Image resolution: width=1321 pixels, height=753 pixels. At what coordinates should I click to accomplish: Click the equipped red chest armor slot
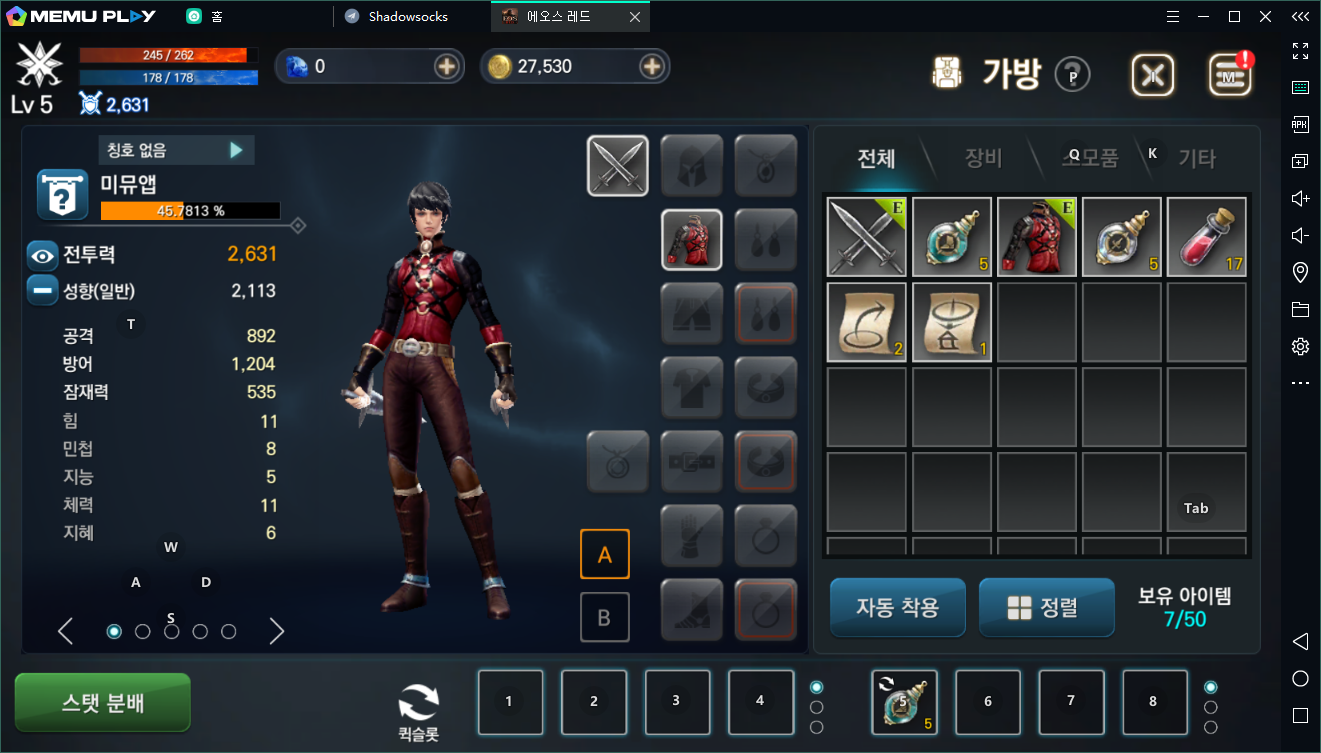coord(692,240)
